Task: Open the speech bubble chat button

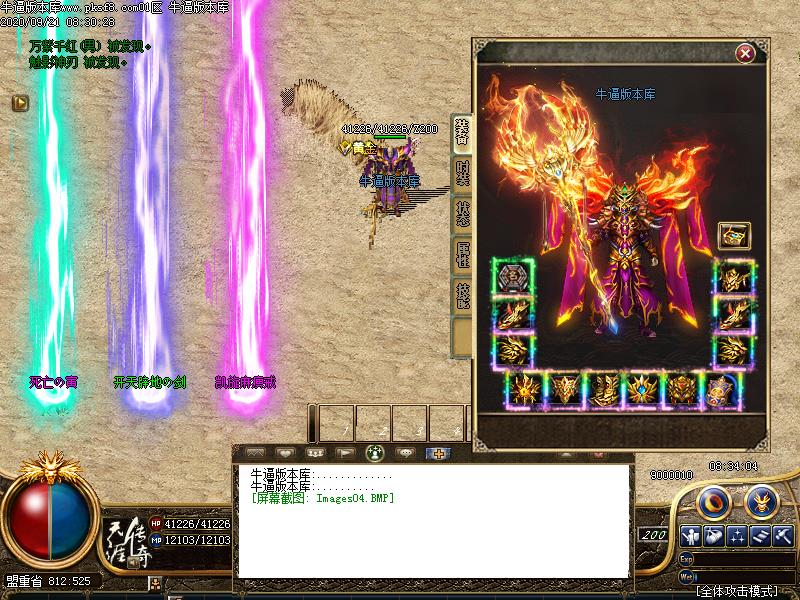Action: pyautogui.click(x=406, y=453)
